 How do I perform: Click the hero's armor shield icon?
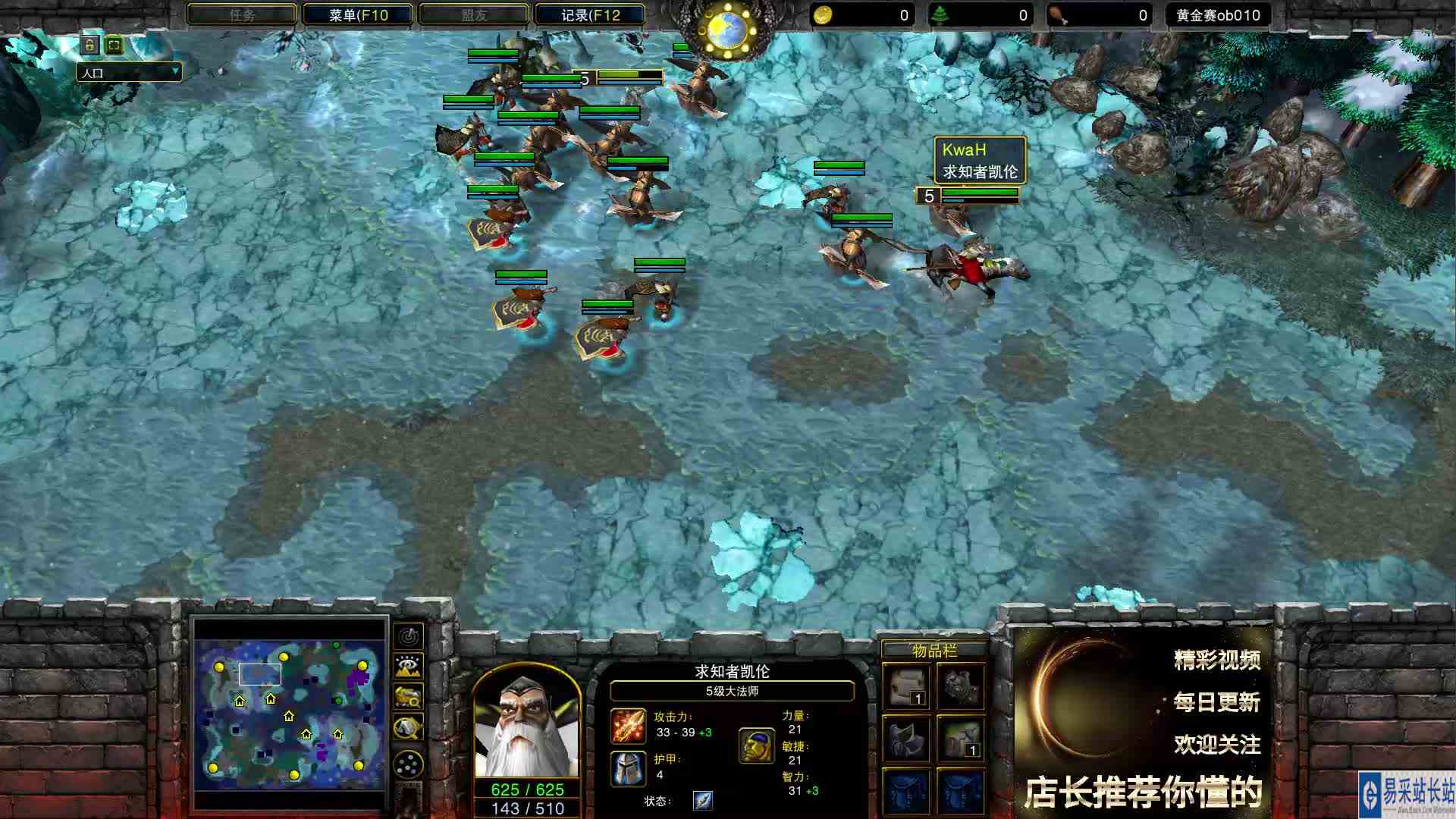pyautogui.click(x=627, y=768)
